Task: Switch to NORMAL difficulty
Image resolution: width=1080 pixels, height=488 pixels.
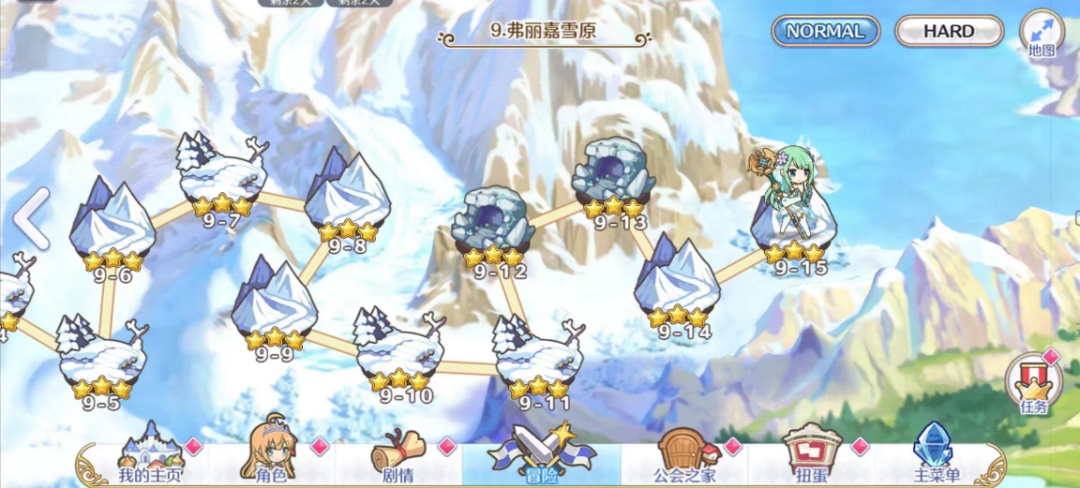Action: click(825, 31)
